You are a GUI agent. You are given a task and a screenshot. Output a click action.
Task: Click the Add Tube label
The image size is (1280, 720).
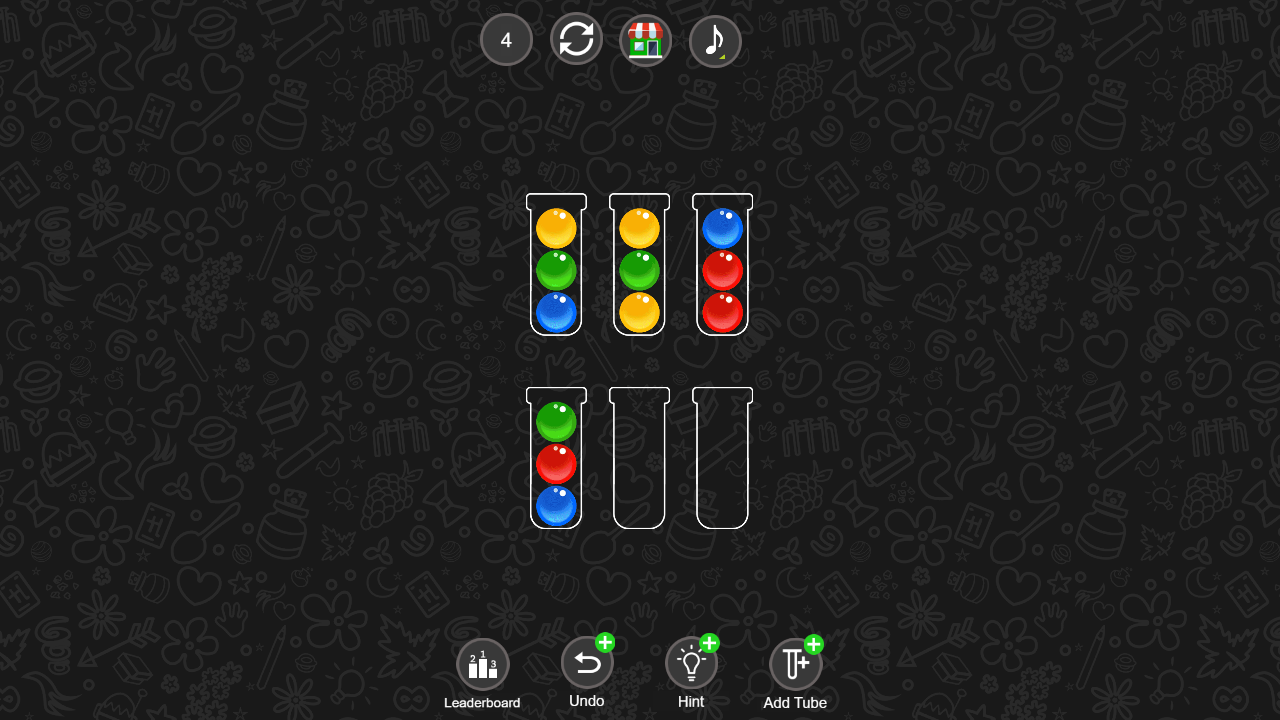tap(795, 703)
